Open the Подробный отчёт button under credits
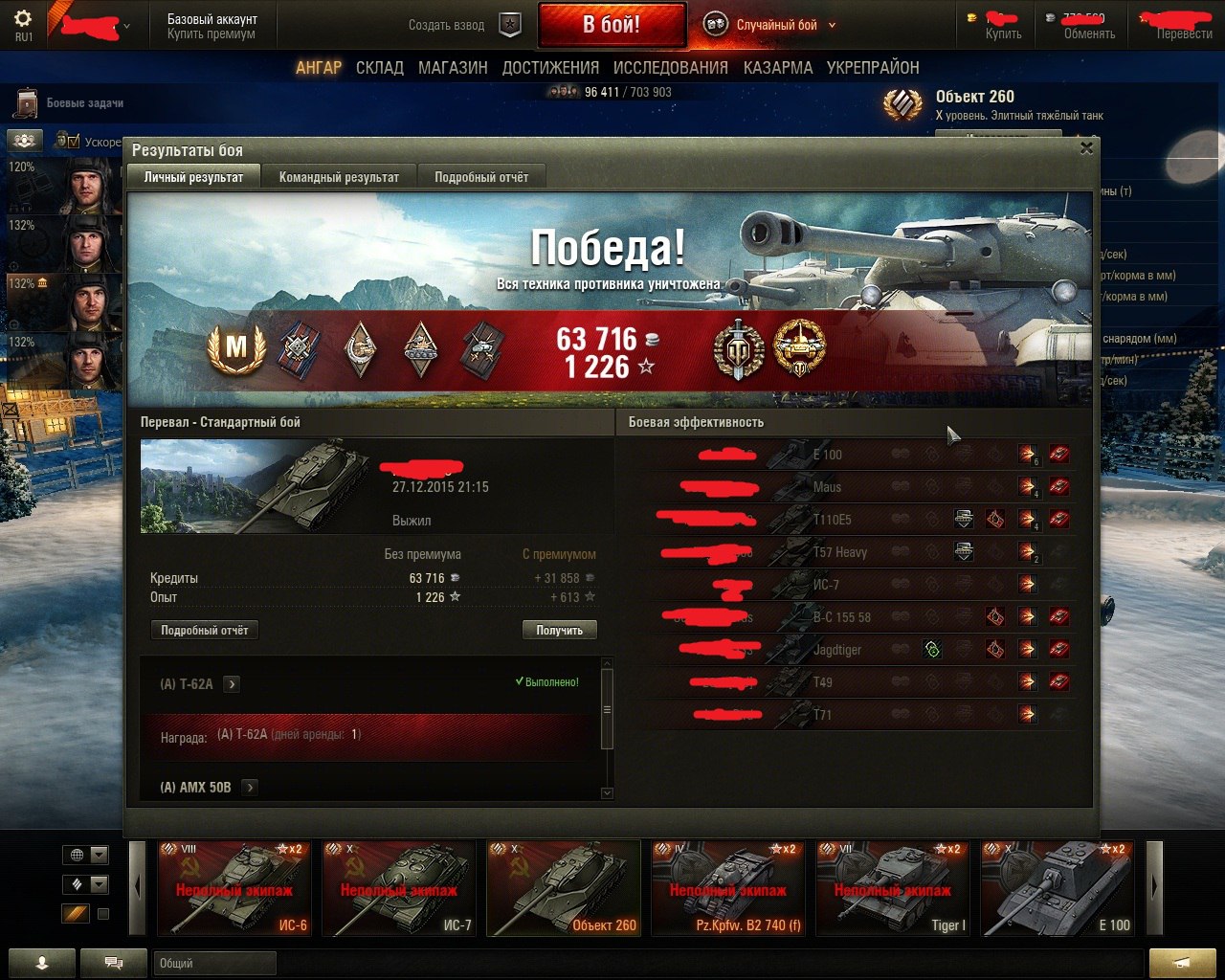1225x980 pixels. coord(205,631)
